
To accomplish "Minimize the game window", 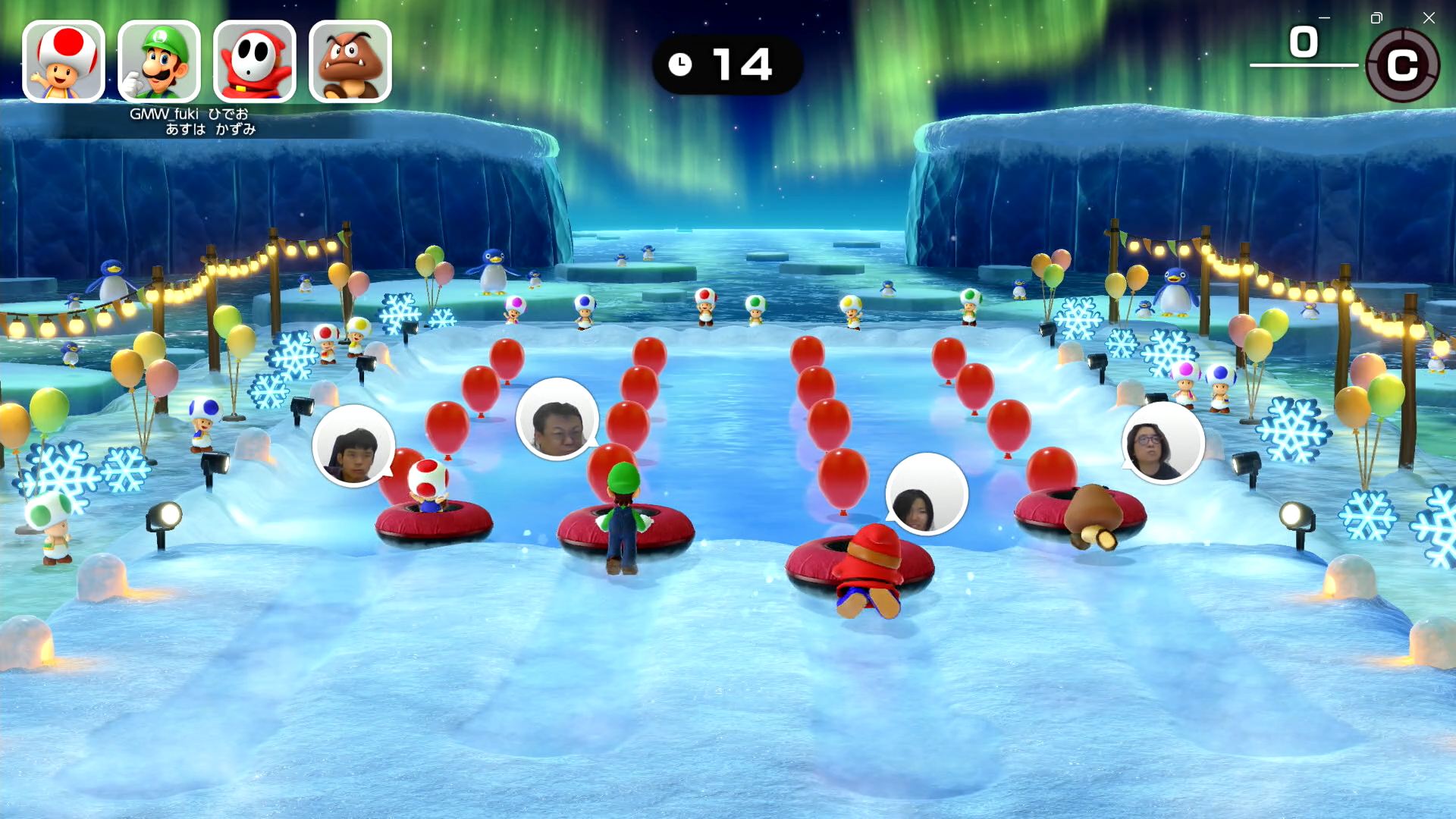I will tap(1324, 17).
